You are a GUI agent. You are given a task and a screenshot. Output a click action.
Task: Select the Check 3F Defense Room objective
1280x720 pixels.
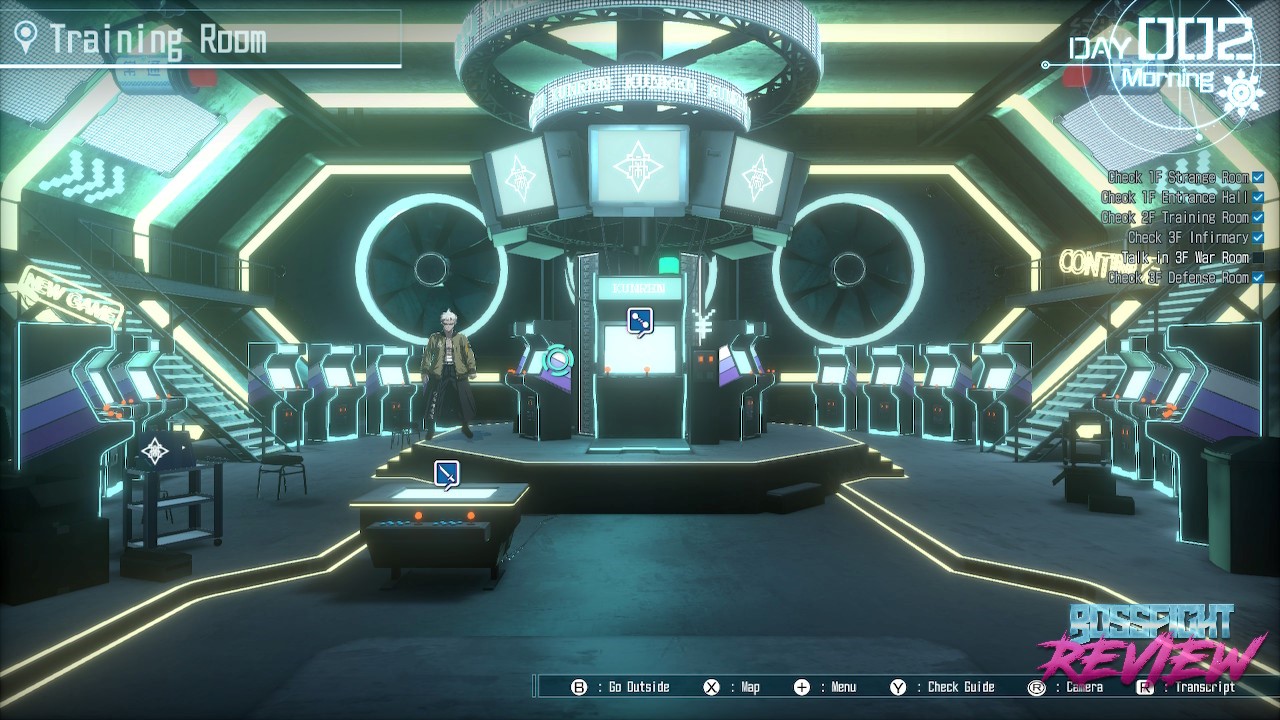[1179, 278]
